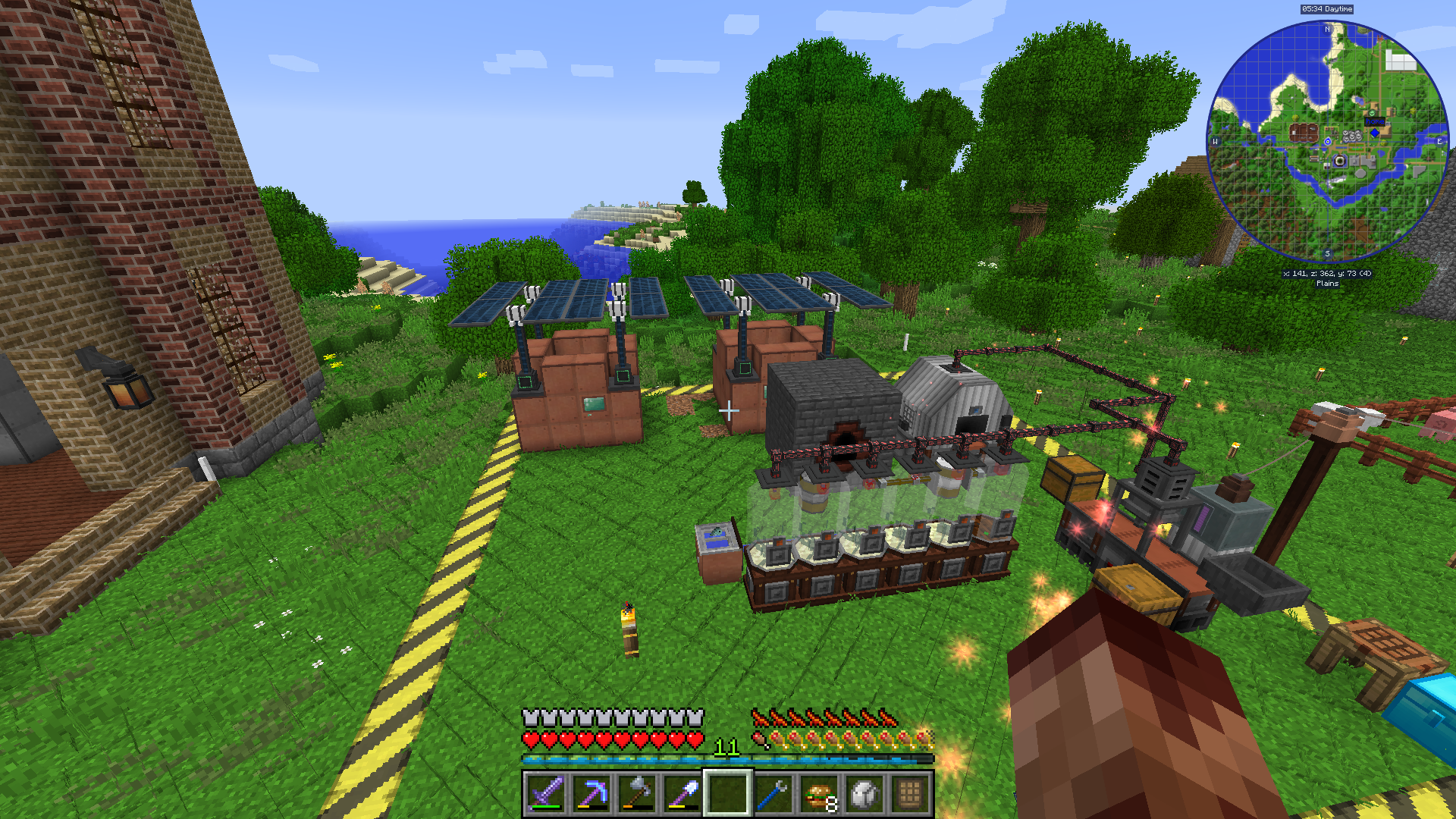Viewport: 1456px width, 819px height.
Task: Select the purple sword hotbar slot
Action: [x=545, y=794]
